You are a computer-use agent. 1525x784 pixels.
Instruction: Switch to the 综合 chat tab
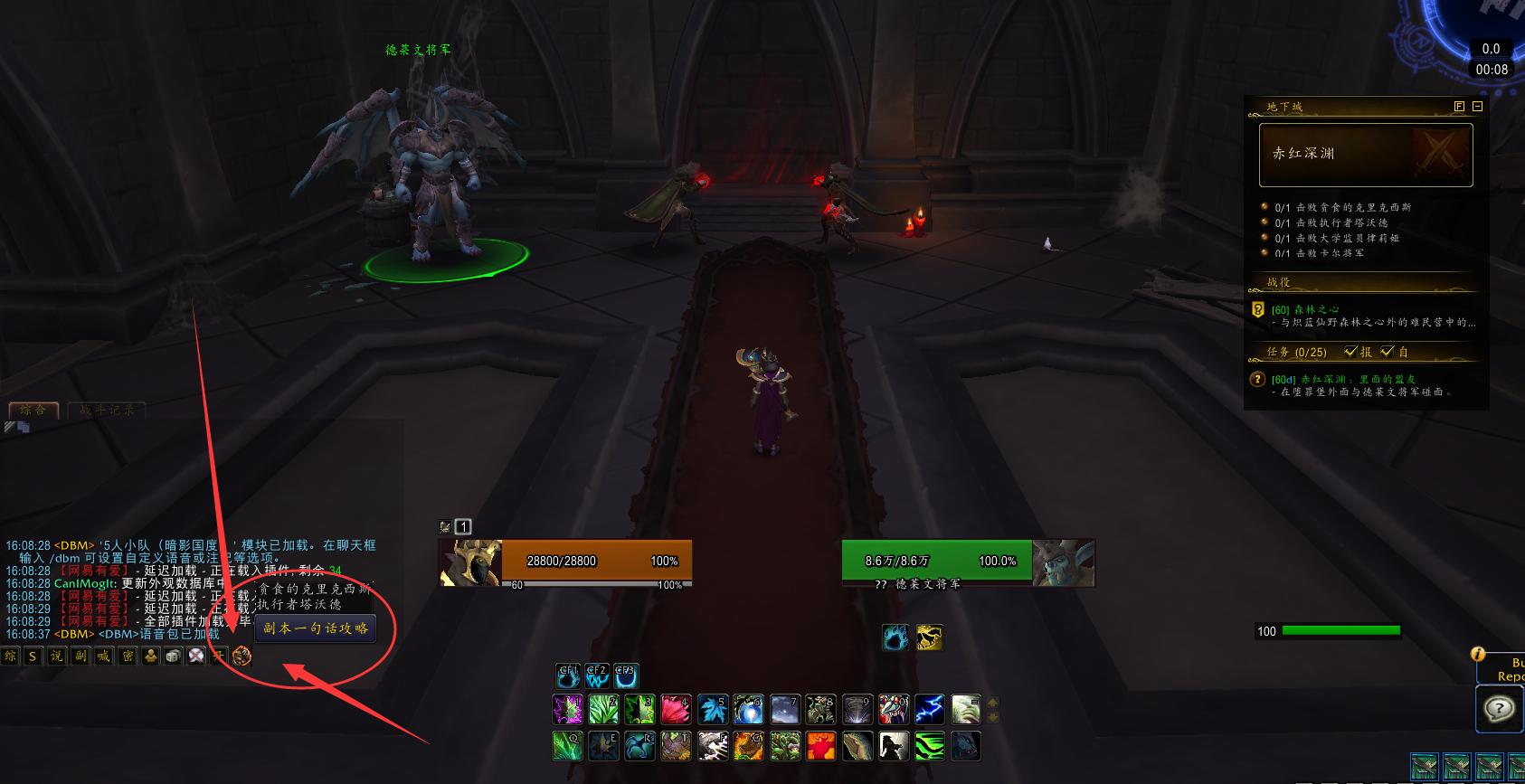[33, 411]
